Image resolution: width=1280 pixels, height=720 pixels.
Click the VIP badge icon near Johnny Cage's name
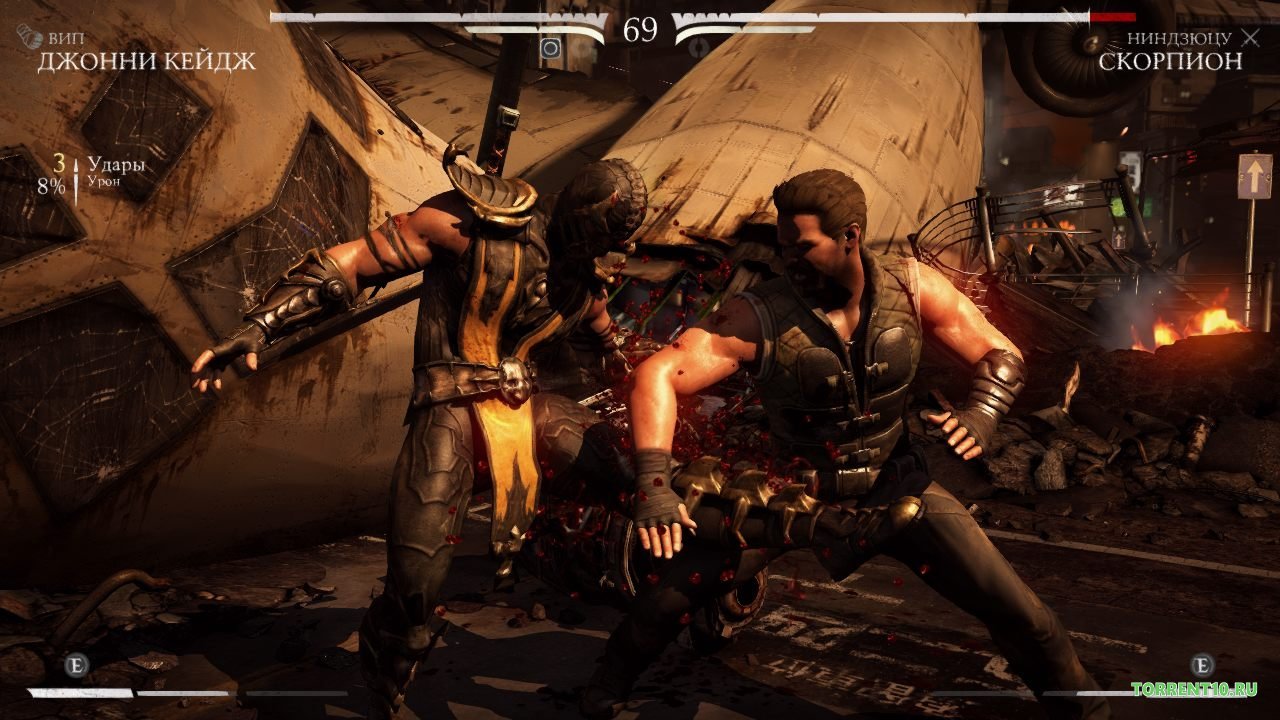28,37
